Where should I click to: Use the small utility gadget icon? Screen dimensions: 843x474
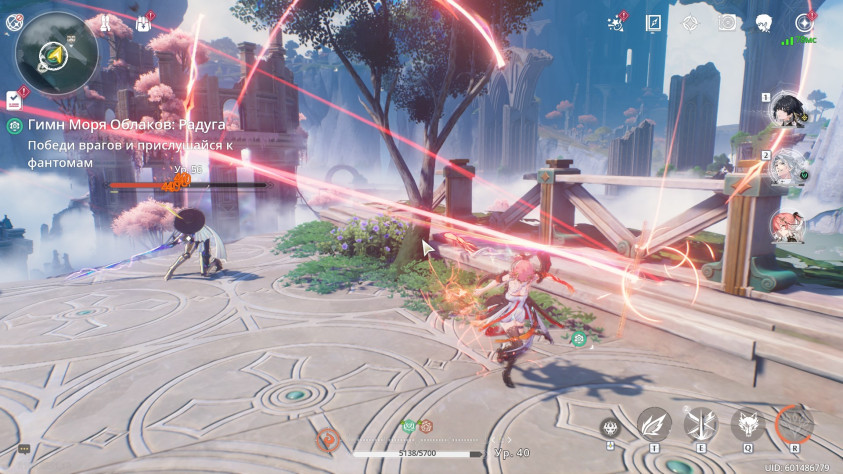click(x=610, y=429)
